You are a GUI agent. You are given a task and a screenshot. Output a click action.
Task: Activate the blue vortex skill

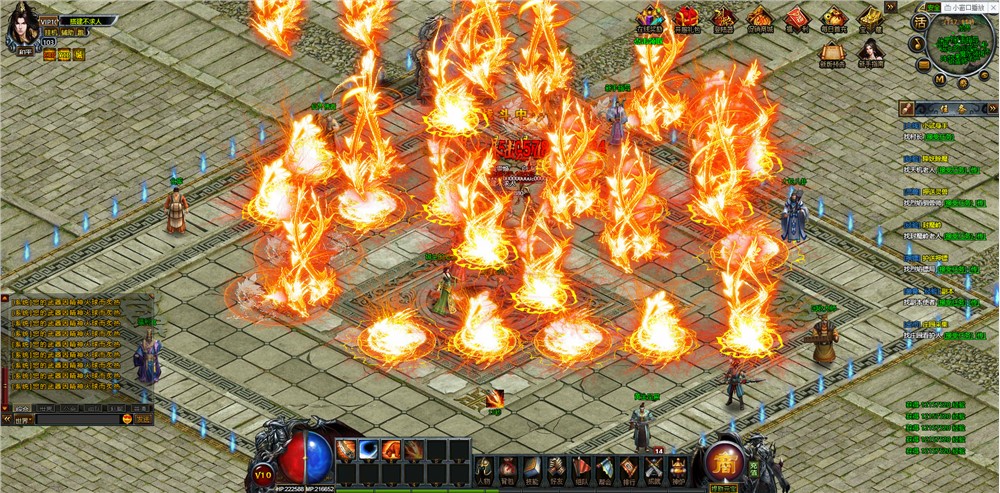[x=368, y=449]
